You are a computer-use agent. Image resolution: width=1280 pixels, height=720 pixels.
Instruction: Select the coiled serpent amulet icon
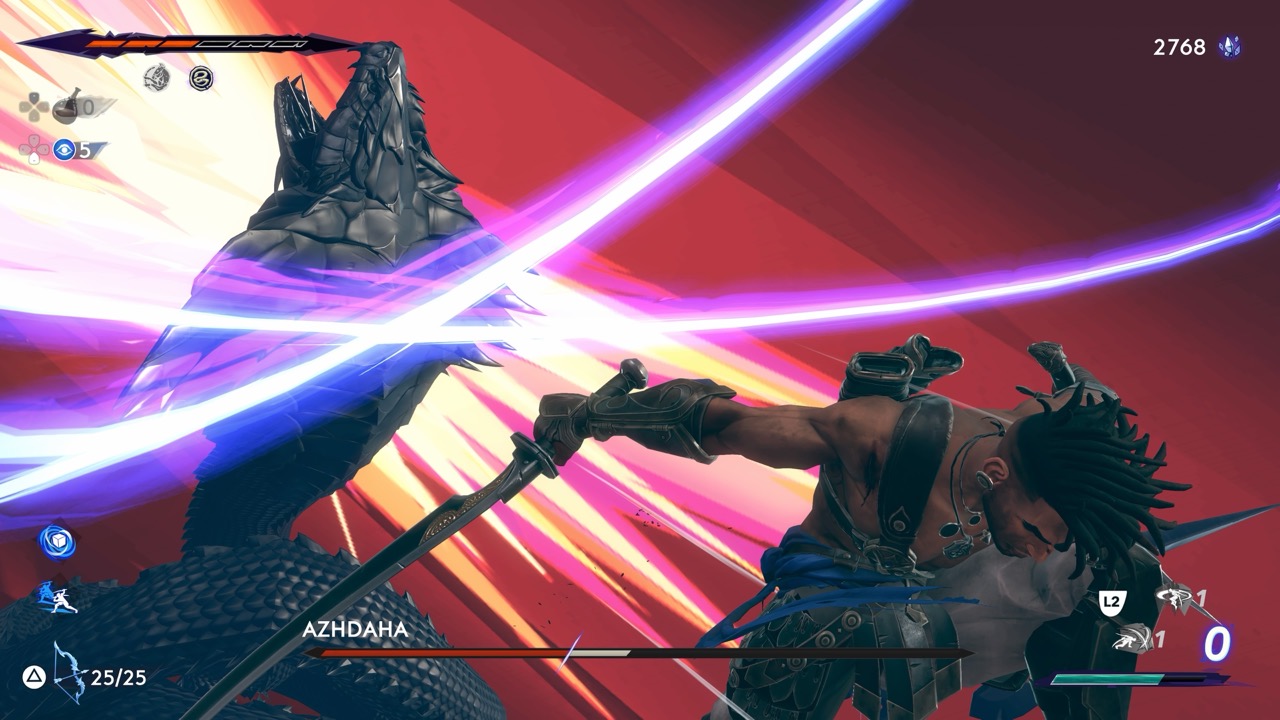click(201, 77)
